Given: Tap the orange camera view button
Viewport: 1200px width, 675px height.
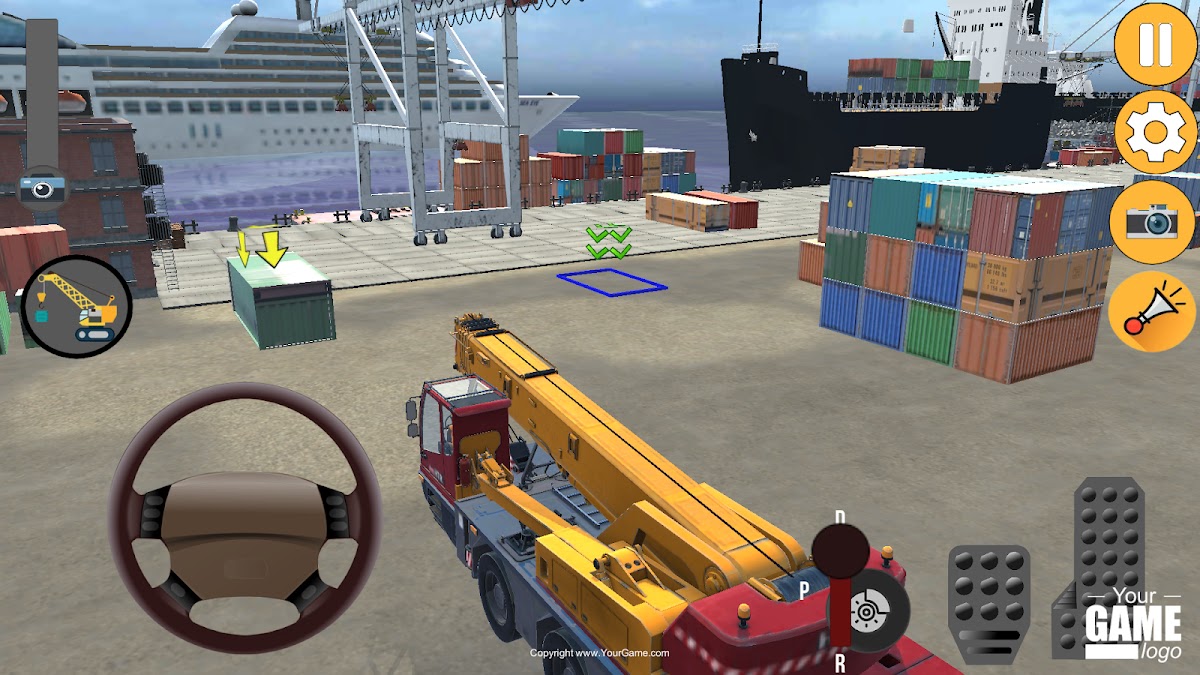Looking at the screenshot, I should pyautogui.click(x=1152, y=221).
